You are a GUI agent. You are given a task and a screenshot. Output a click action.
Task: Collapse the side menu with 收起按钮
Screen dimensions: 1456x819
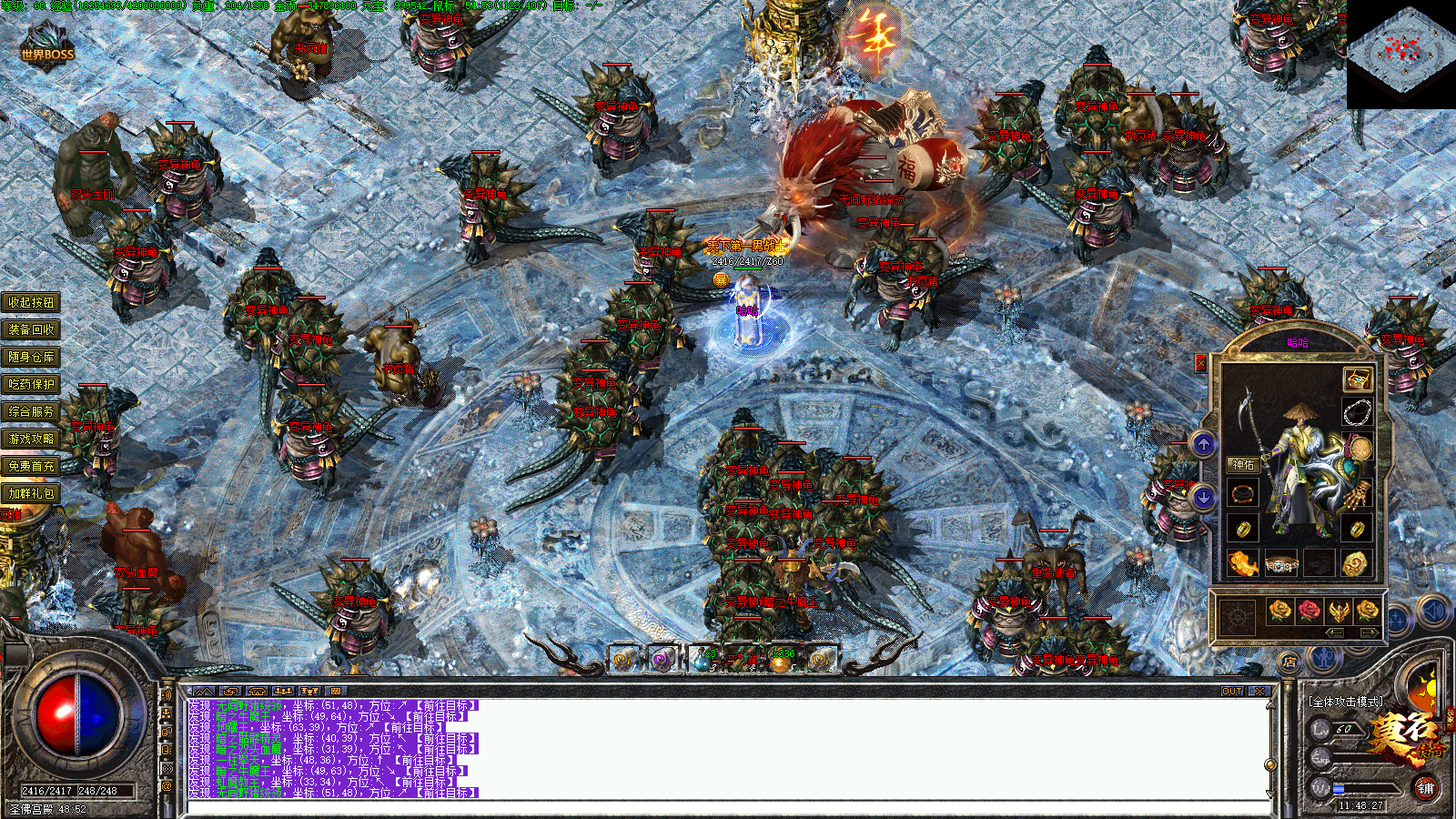click(x=31, y=302)
